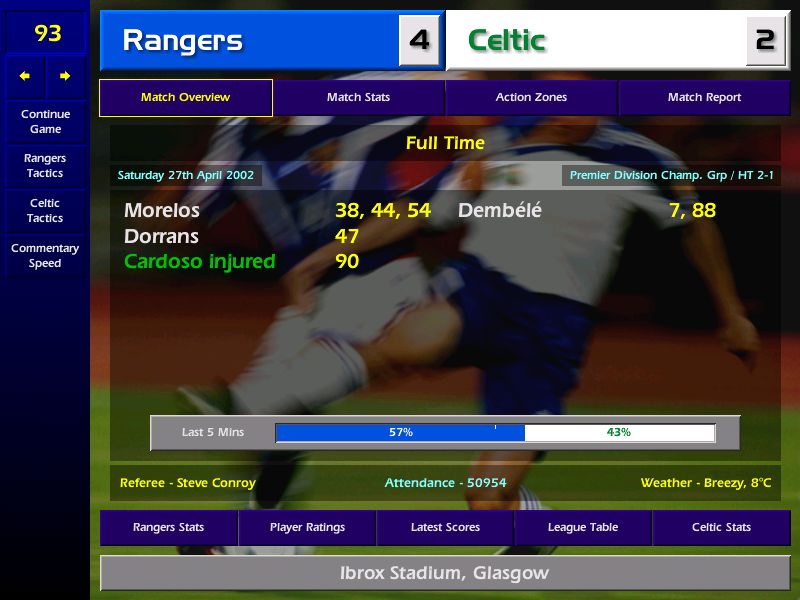Go back with the left arrow
The width and height of the screenshot is (800, 600).
(25, 76)
